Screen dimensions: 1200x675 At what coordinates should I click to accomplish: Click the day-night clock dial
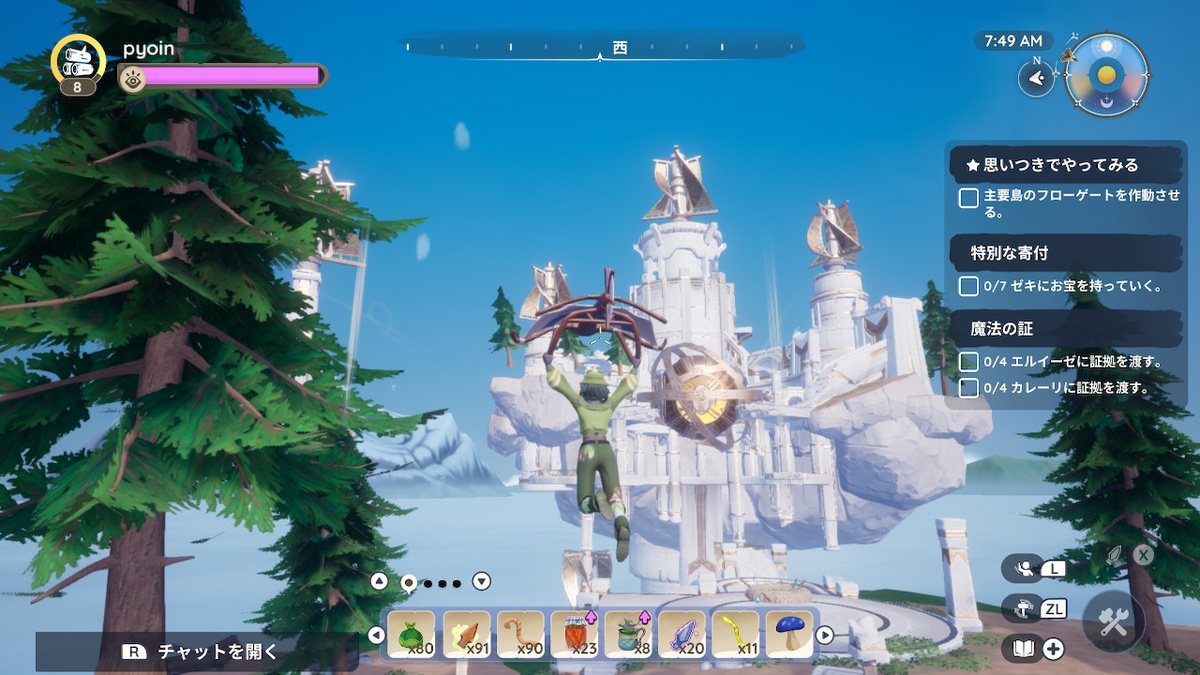1106,76
